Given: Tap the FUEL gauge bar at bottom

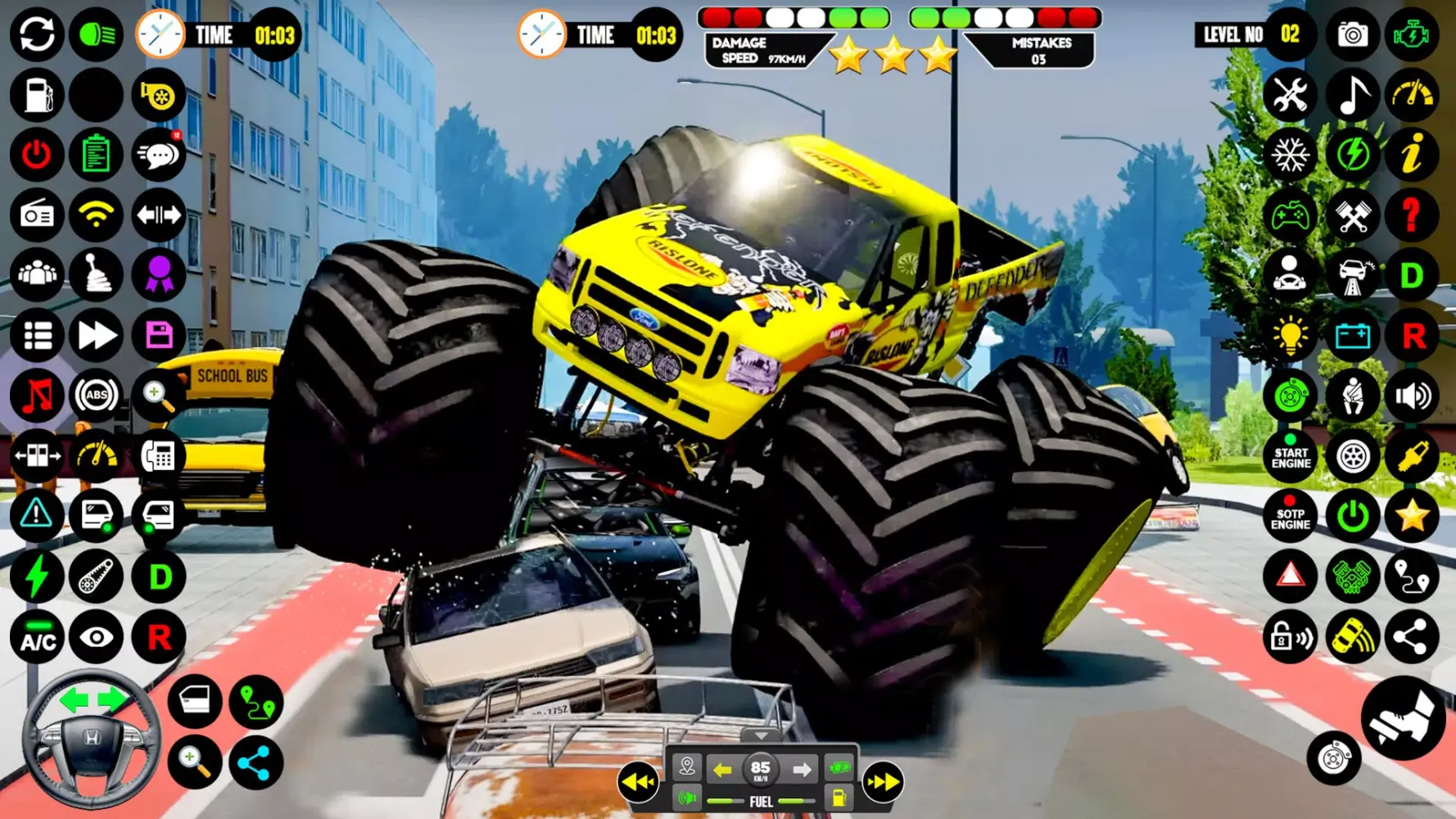Looking at the screenshot, I should pos(760,803).
